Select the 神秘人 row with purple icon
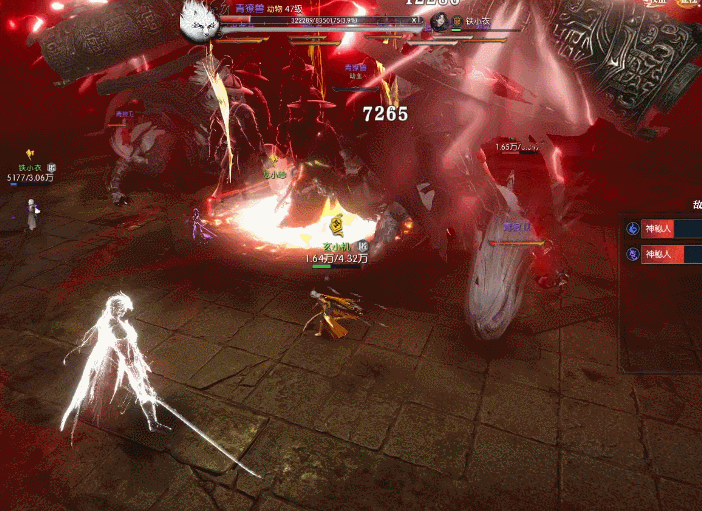702x511 pixels. point(662,254)
